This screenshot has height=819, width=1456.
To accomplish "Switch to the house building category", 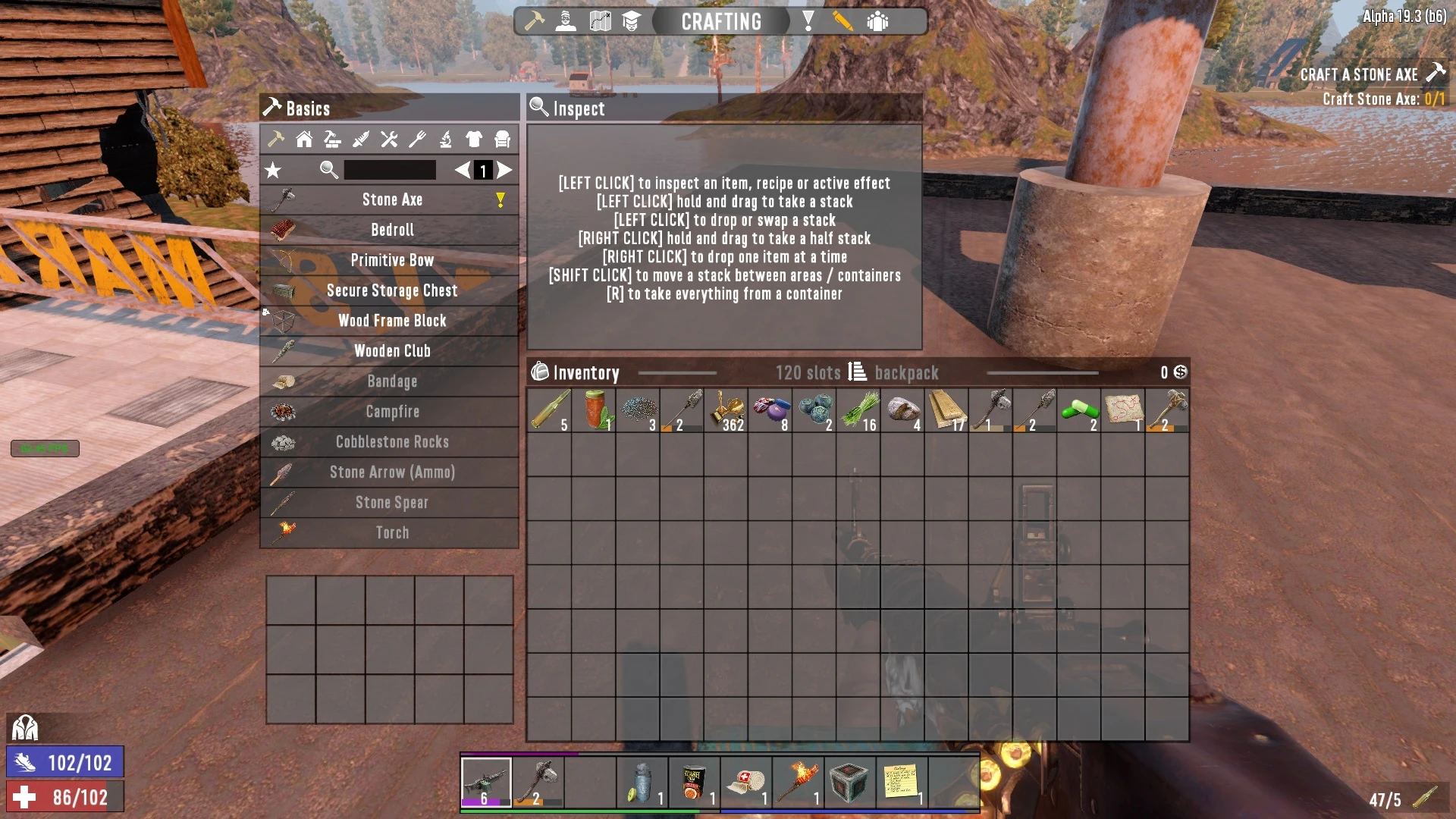I will click(x=304, y=140).
